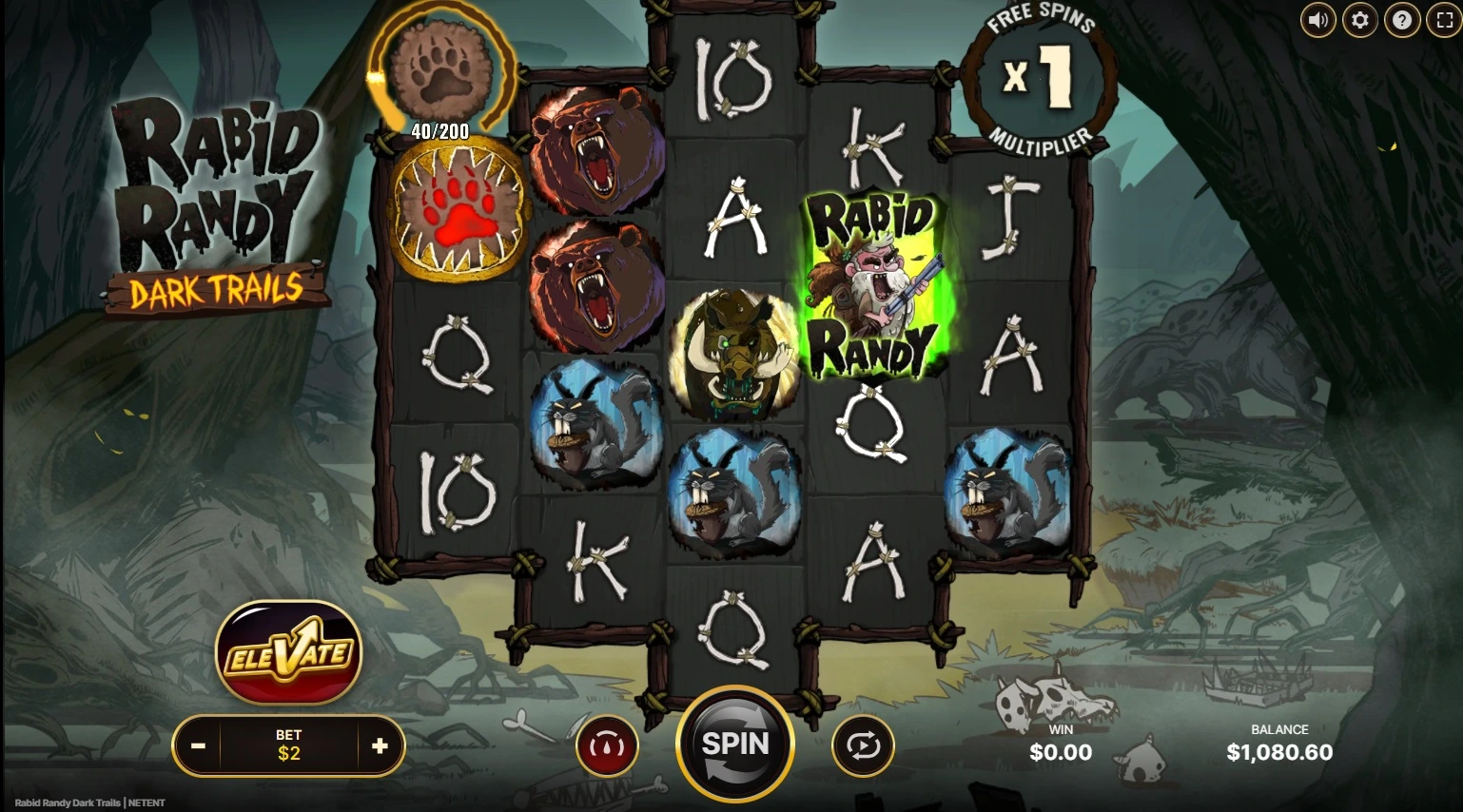Open the gear settings menu
Viewport: 1463px width, 812px height.
(x=1360, y=20)
